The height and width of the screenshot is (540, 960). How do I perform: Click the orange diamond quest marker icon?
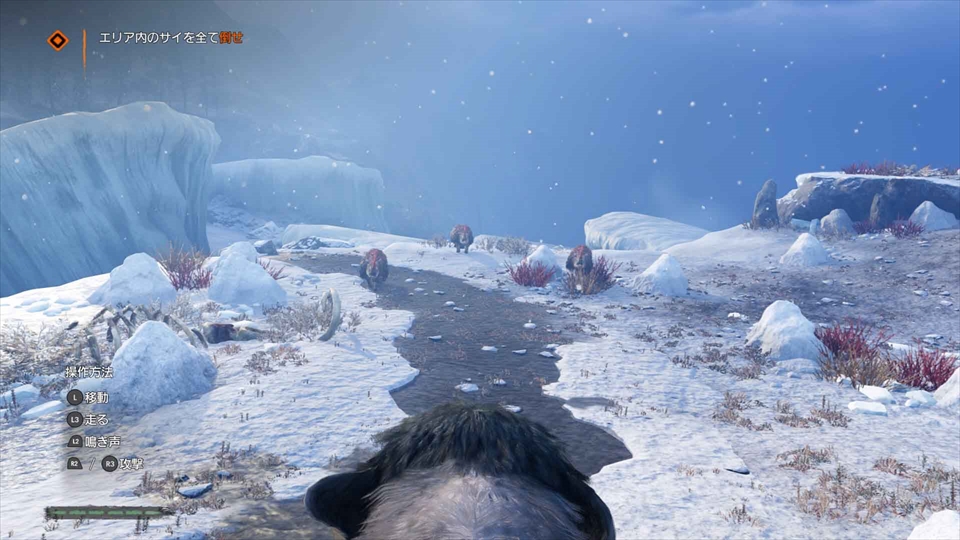pyautogui.click(x=58, y=40)
